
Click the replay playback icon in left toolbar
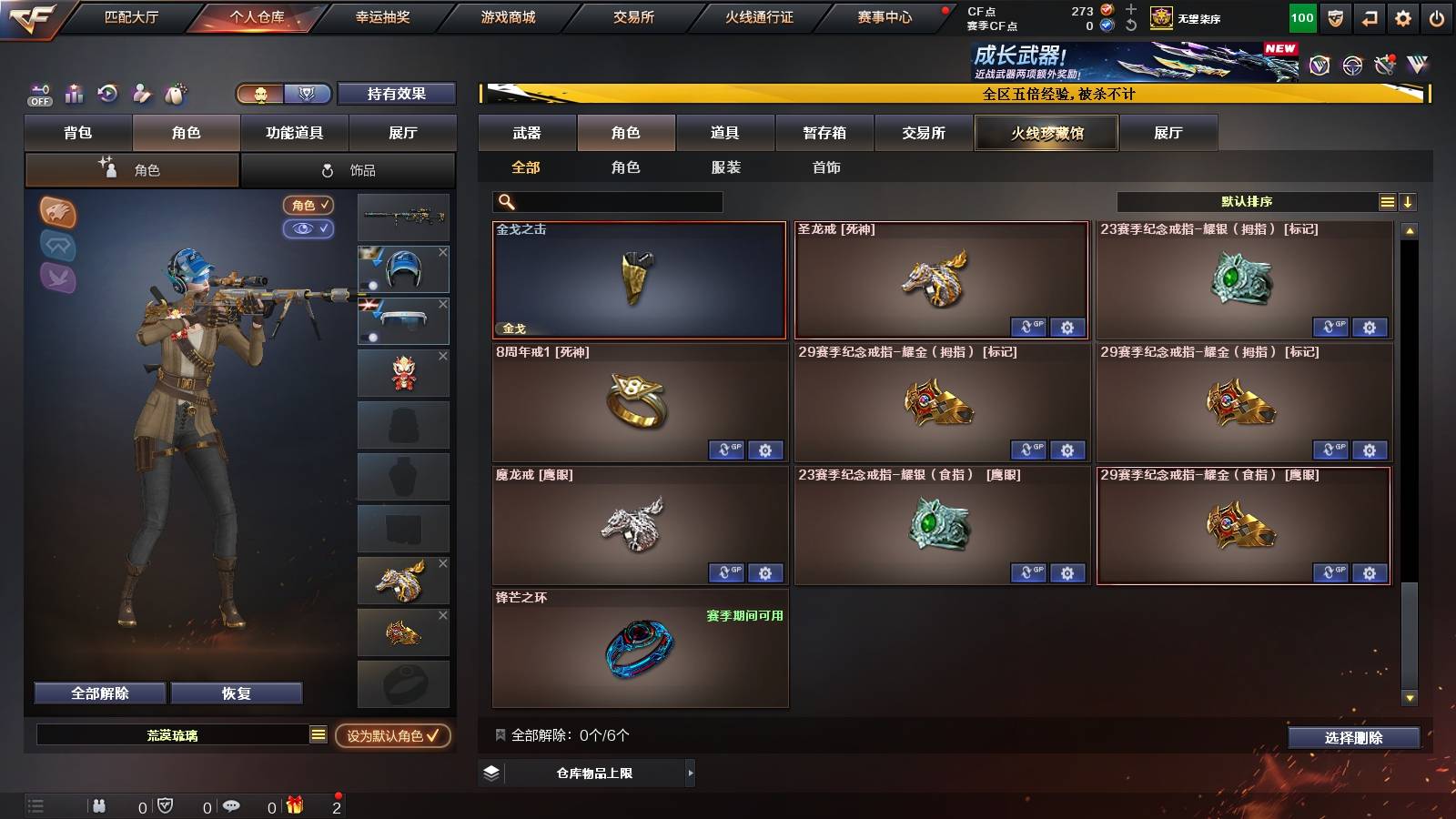pos(108,94)
